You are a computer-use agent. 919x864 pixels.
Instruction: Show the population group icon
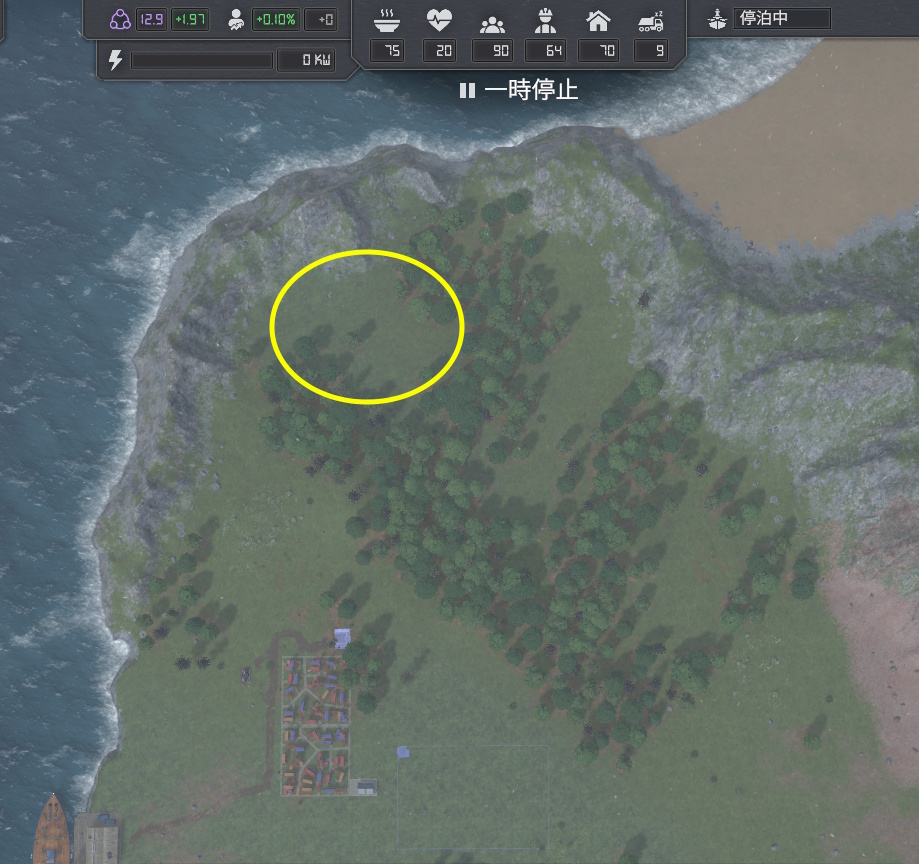[492, 19]
